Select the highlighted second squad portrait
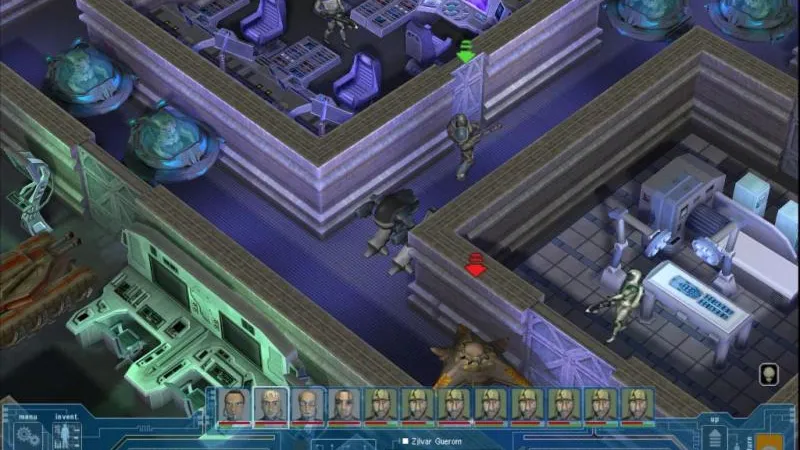The height and width of the screenshot is (450, 800). point(270,406)
